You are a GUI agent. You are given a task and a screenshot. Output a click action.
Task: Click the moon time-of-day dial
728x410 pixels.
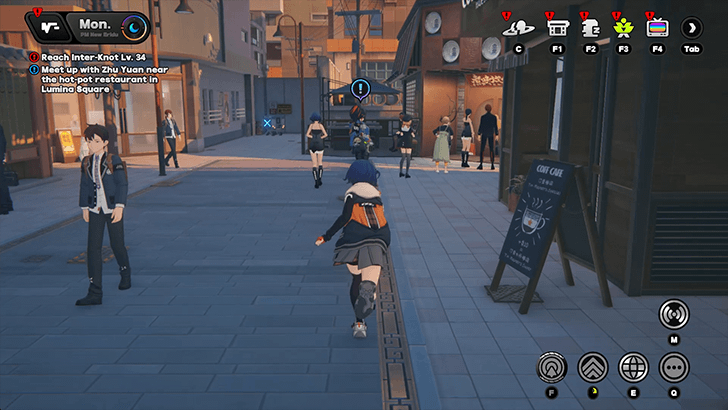tap(133, 27)
